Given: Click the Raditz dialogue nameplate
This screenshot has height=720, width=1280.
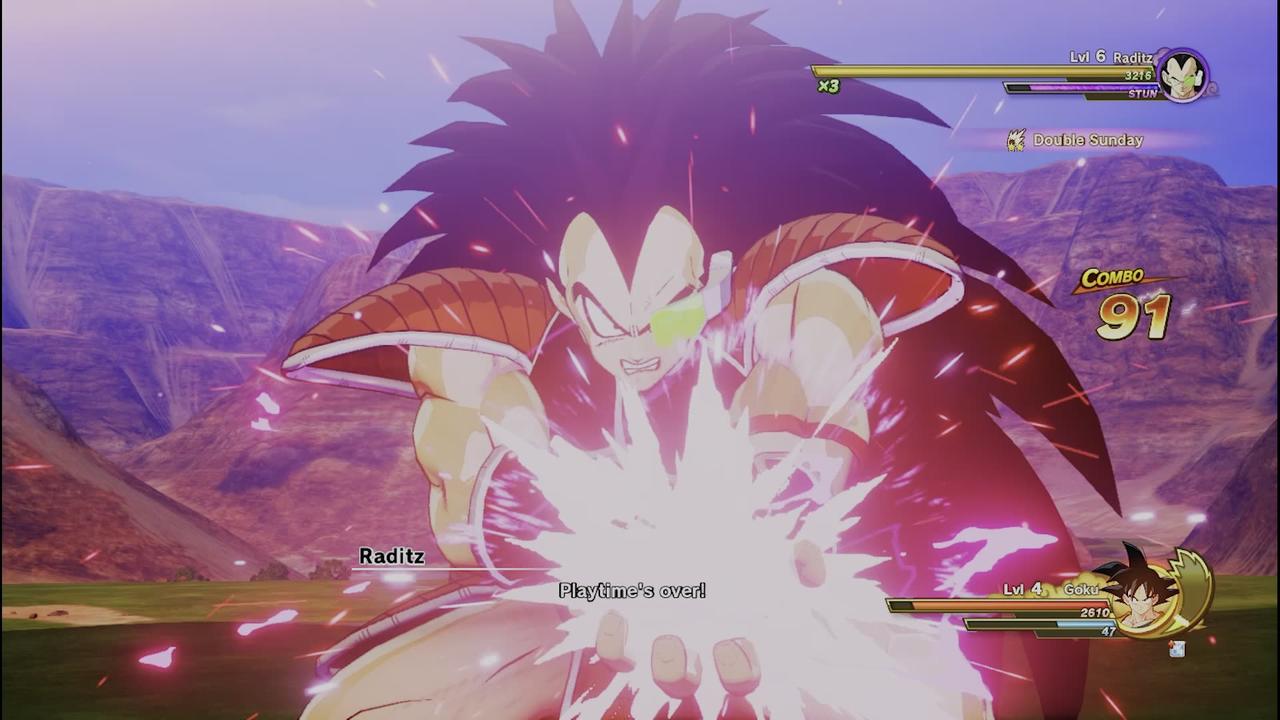Looking at the screenshot, I should [392, 557].
